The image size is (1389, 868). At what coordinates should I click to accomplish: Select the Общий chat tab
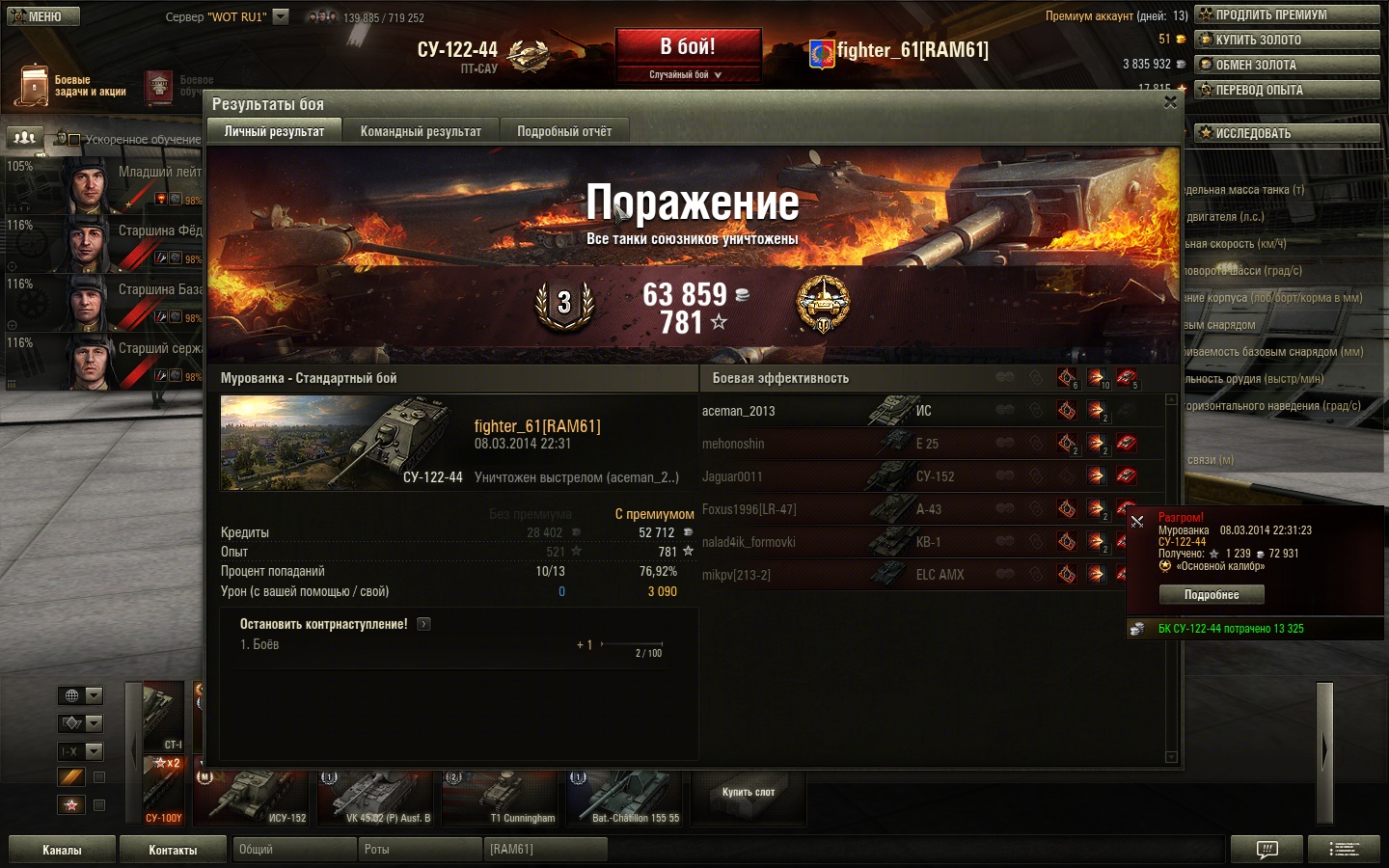click(x=293, y=850)
